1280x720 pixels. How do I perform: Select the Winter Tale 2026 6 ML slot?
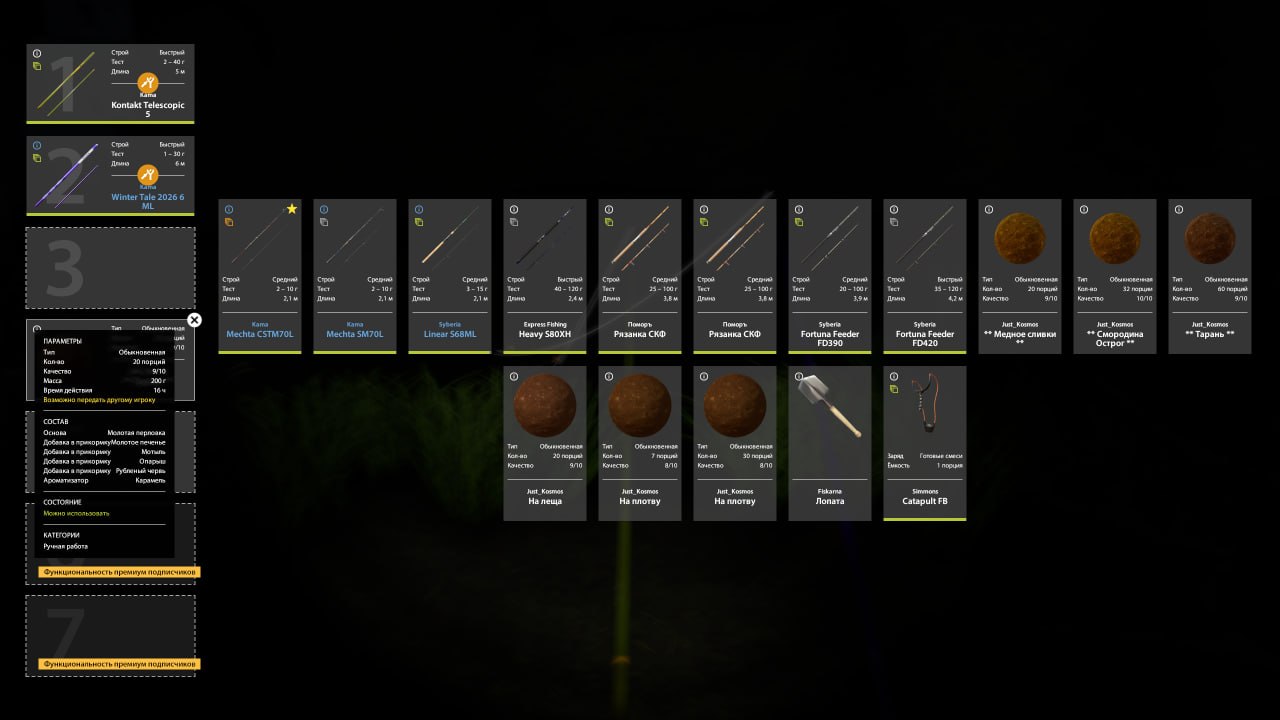coord(110,175)
